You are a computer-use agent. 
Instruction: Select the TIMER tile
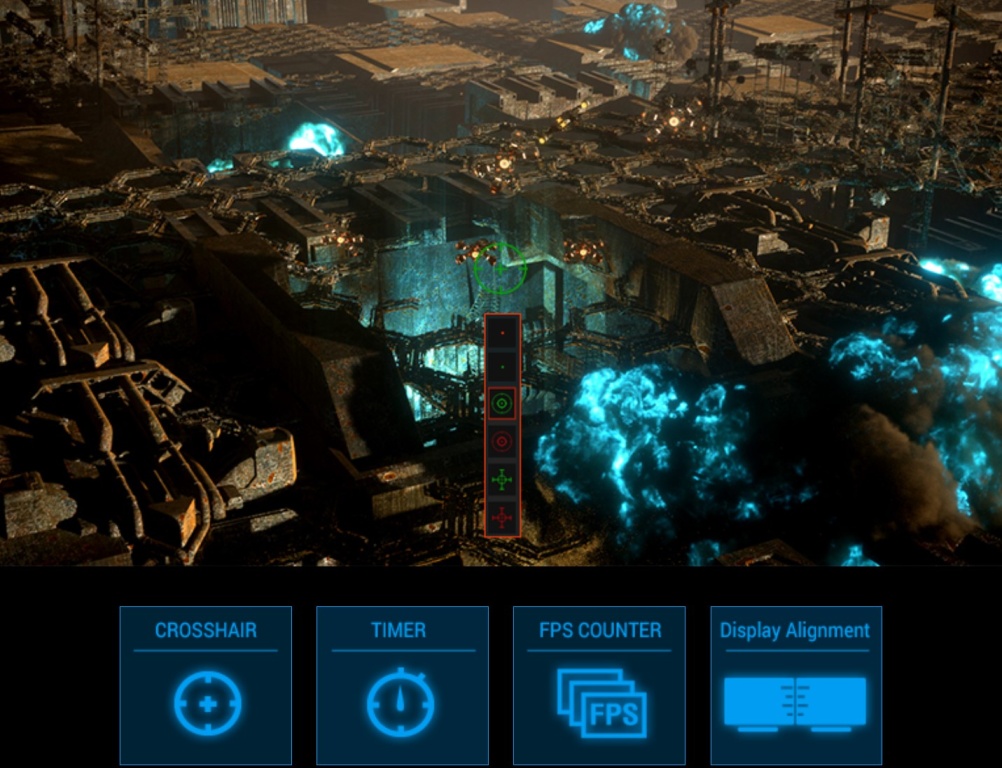(x=402, y=684)
